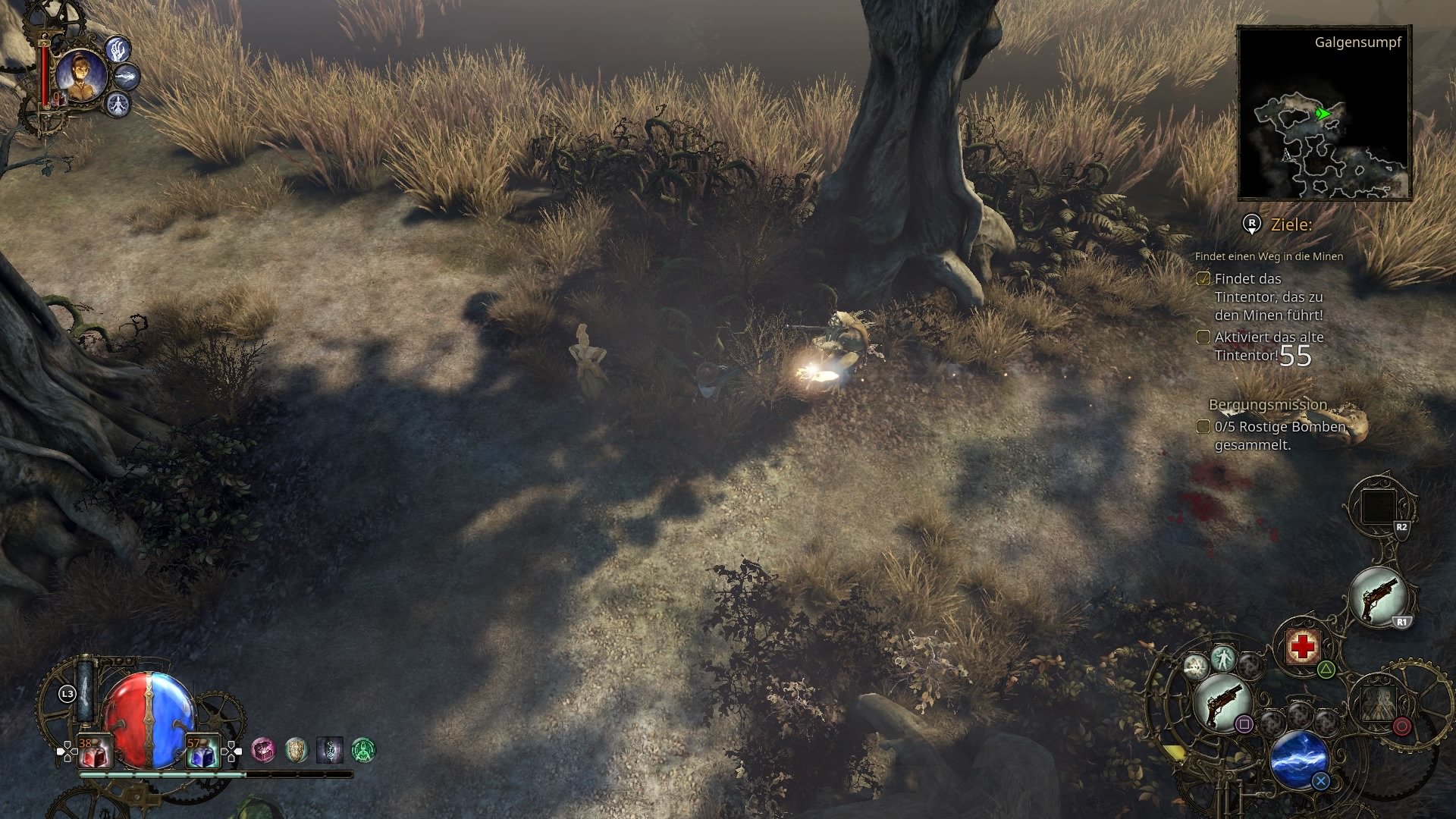Click the dark starry rune buff icon

point(330,750)
